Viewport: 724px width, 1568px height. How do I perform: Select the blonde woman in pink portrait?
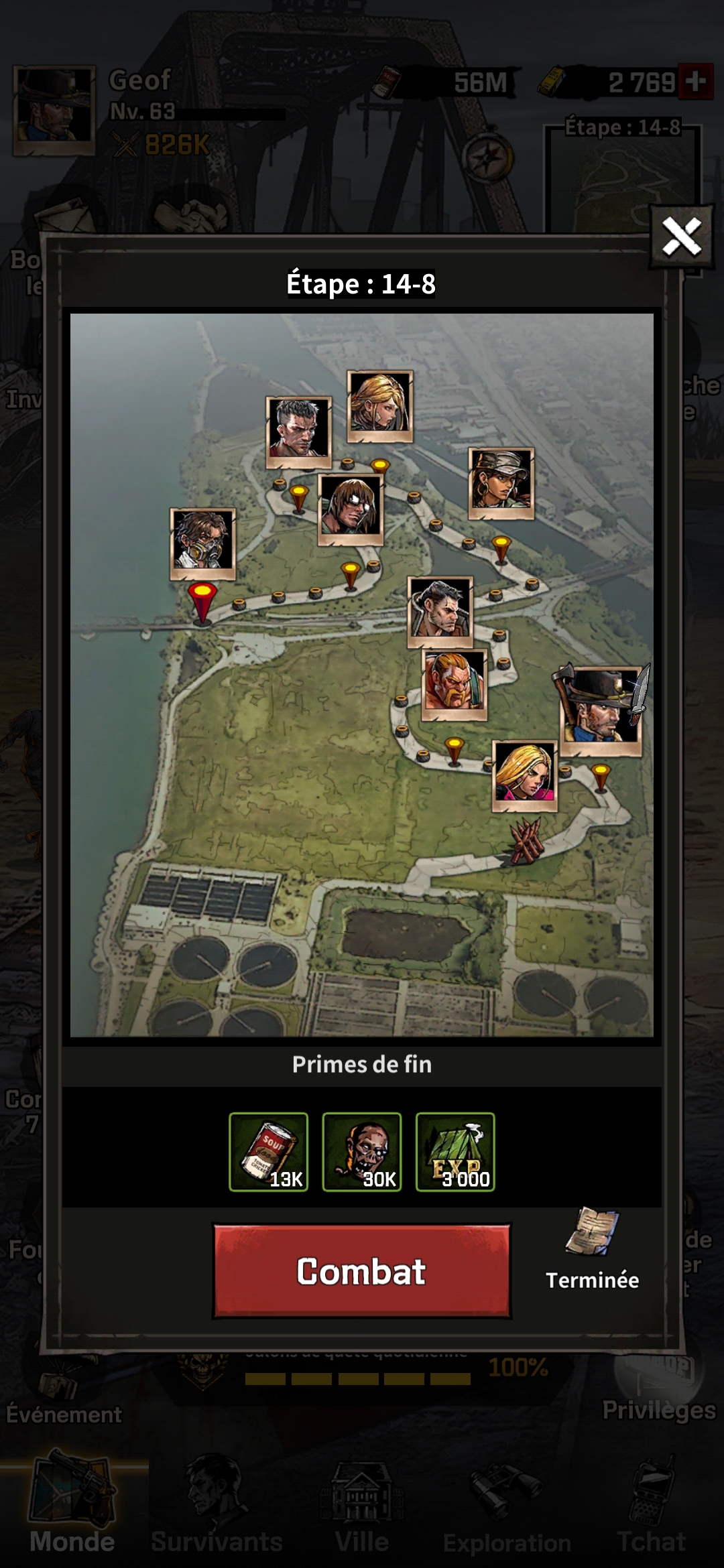coord(524,775)
